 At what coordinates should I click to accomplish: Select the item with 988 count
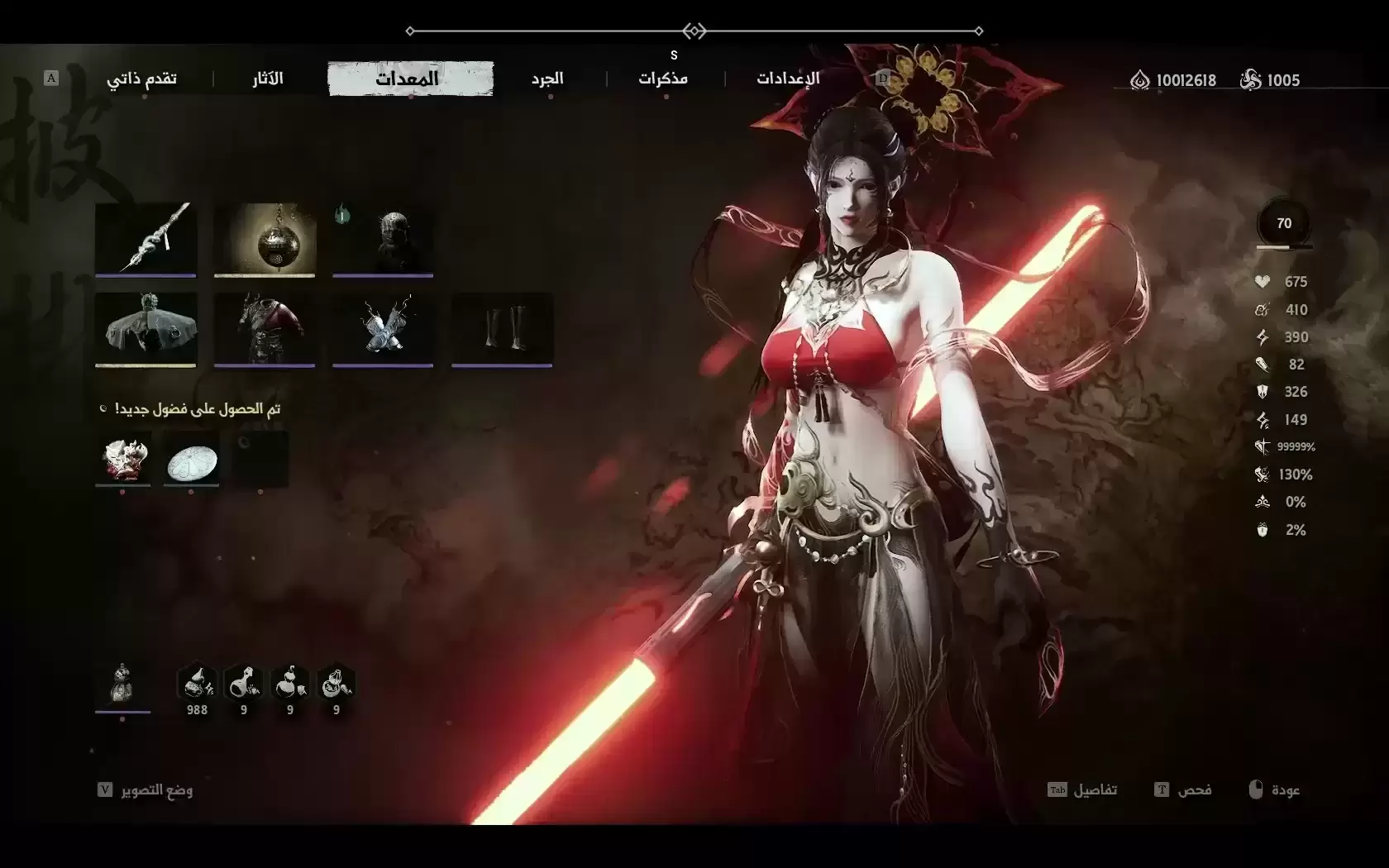[197, 686]
